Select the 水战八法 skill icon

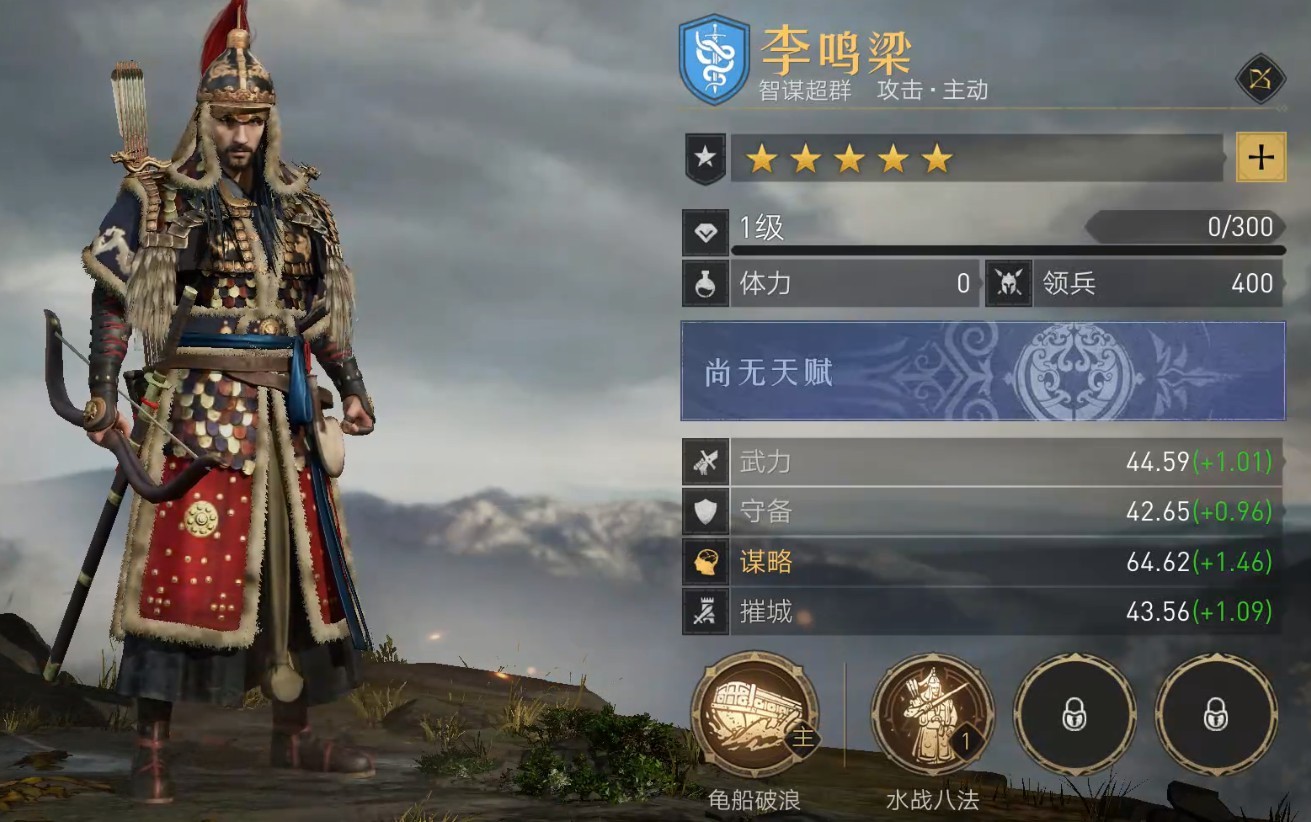pyautogui.click(x=932, y=714)
